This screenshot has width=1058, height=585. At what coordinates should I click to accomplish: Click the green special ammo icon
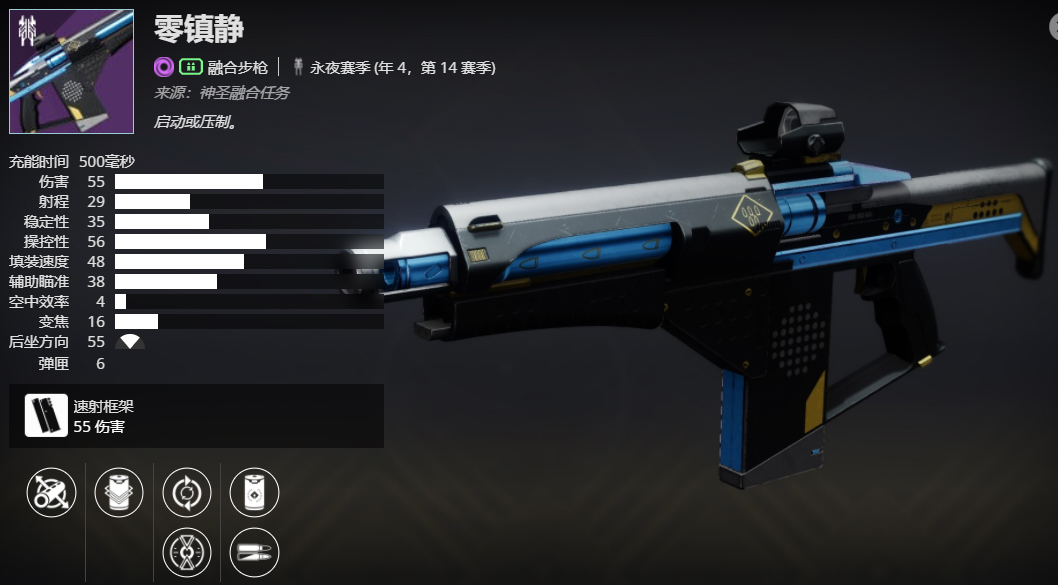(x=190, y=67)
